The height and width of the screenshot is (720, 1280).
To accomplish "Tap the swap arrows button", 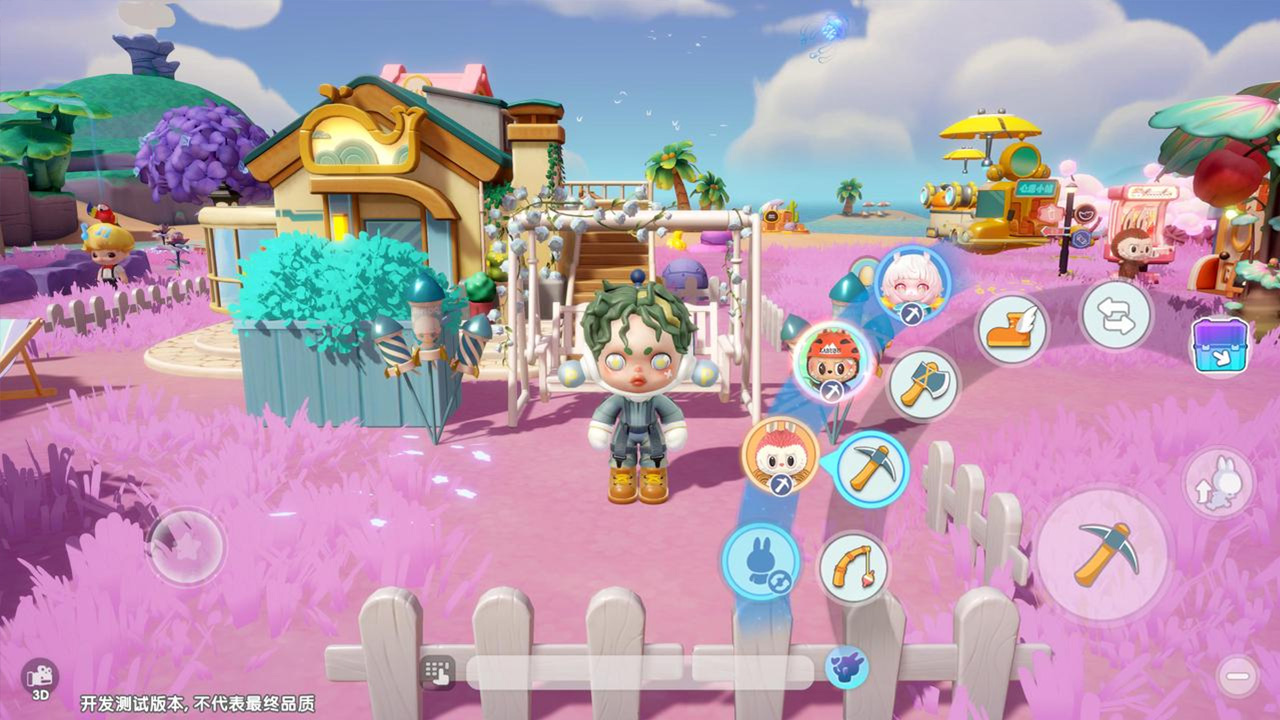I will [1116, 315].
